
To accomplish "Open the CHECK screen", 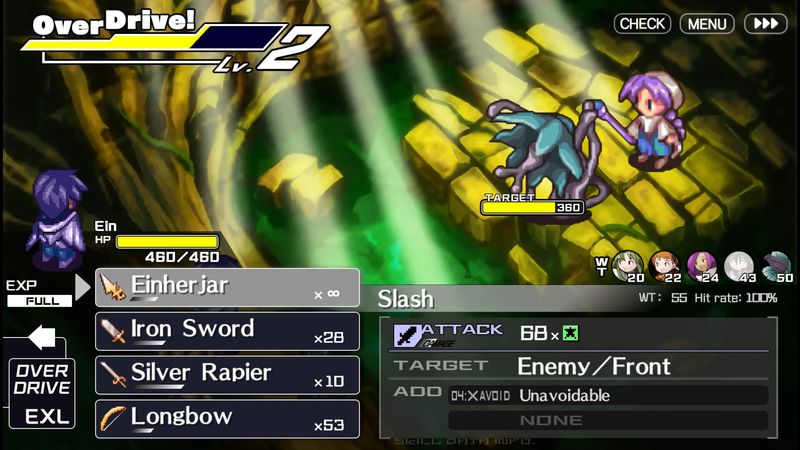I will click(642, 23).
